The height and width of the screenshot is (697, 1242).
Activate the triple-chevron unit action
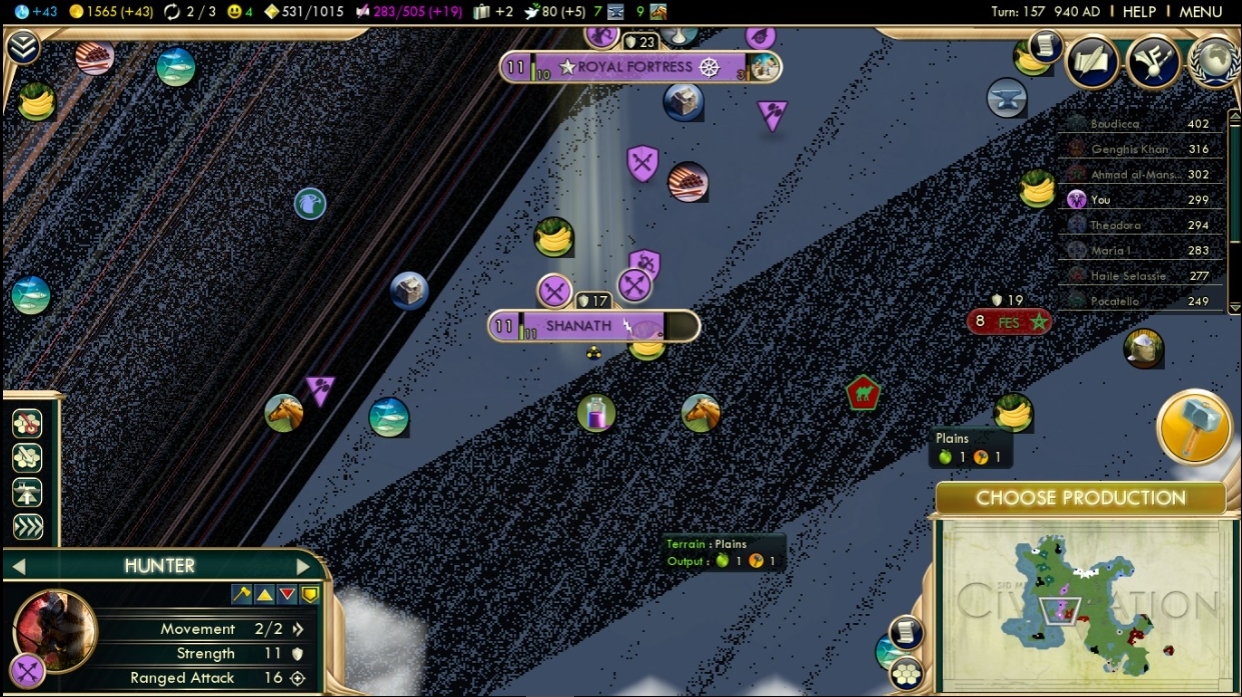pos(27,527)
